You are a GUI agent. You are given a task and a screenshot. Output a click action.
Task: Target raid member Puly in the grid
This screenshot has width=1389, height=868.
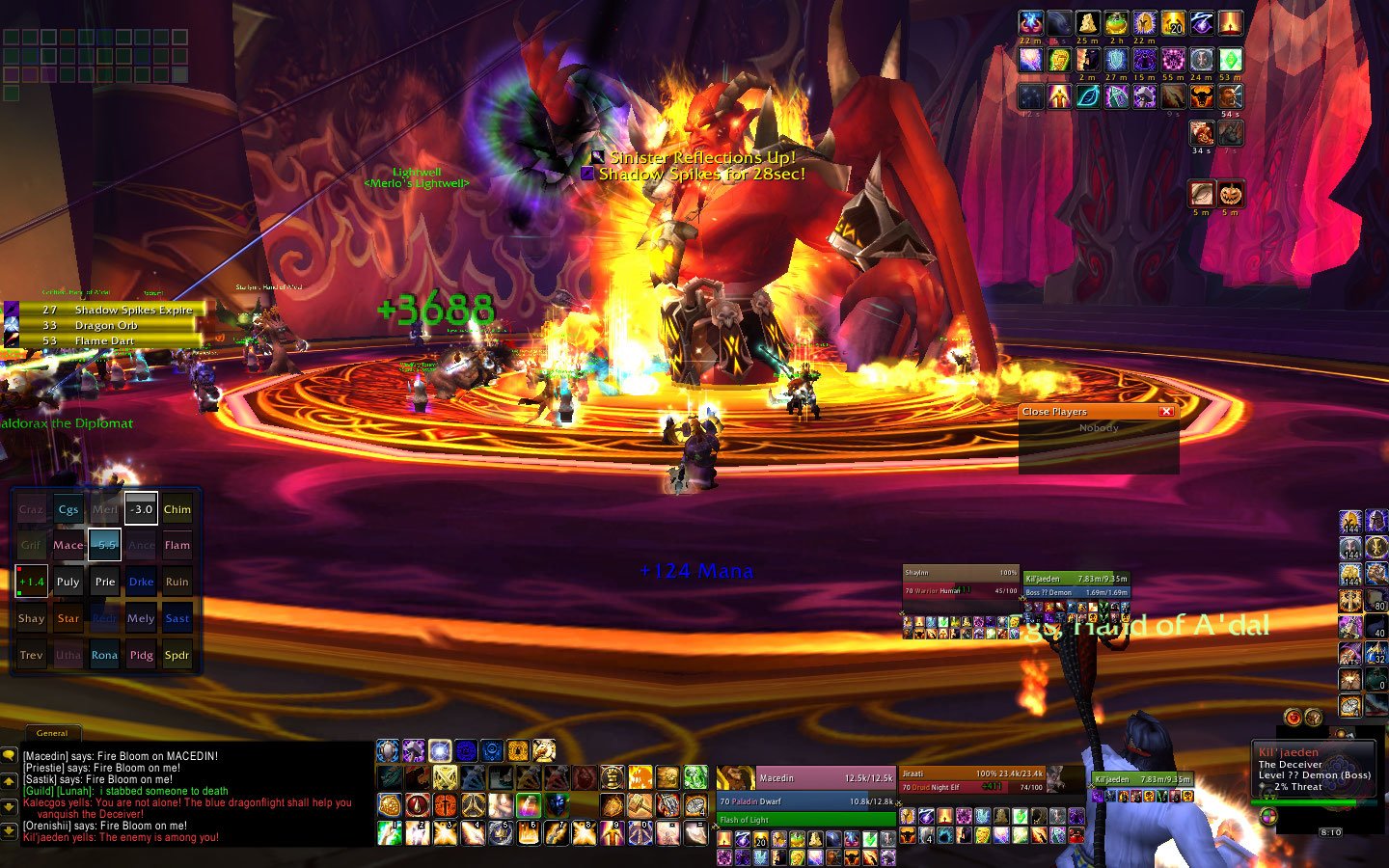click(x=68, y=582)
